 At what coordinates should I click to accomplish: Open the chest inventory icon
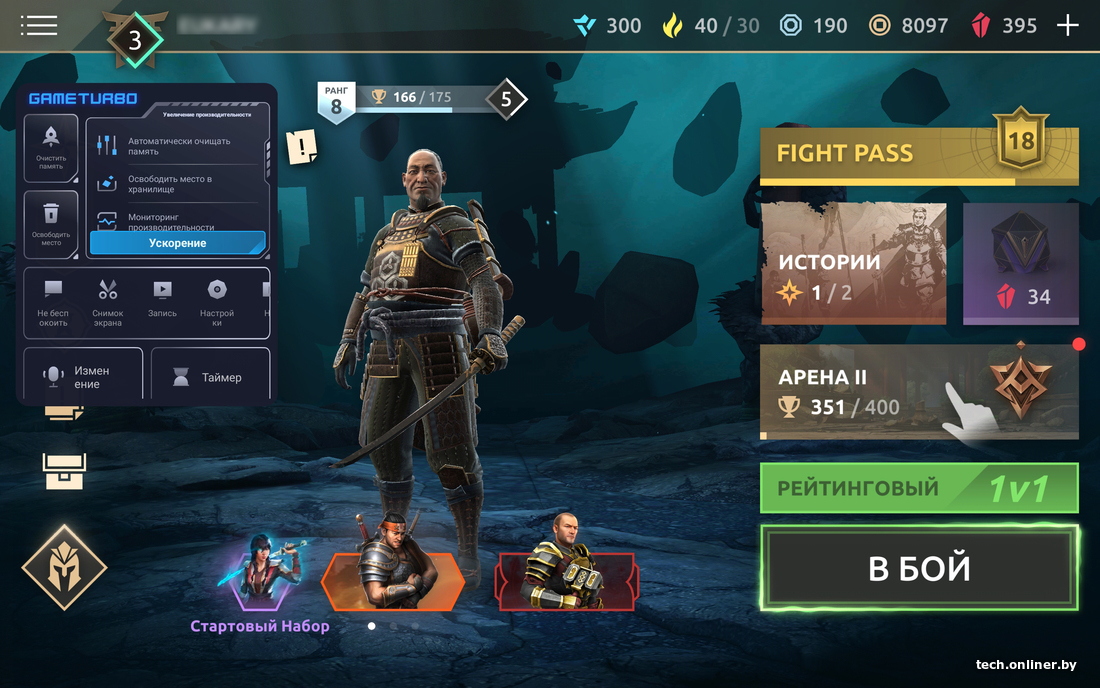[x=63, y=470]
